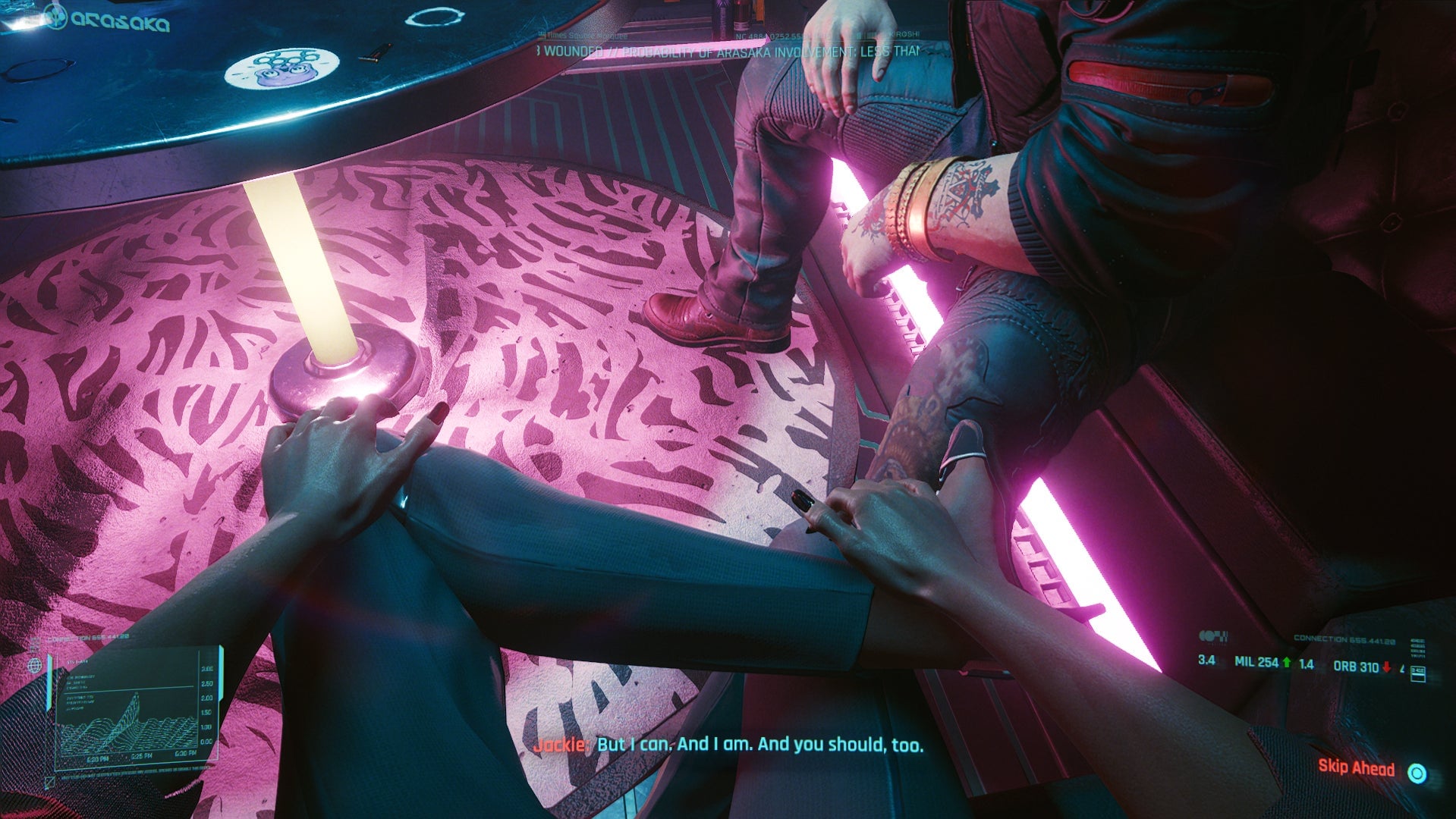
Task: Toggle the cyan bar beside the STO chart
Action: 49,682
